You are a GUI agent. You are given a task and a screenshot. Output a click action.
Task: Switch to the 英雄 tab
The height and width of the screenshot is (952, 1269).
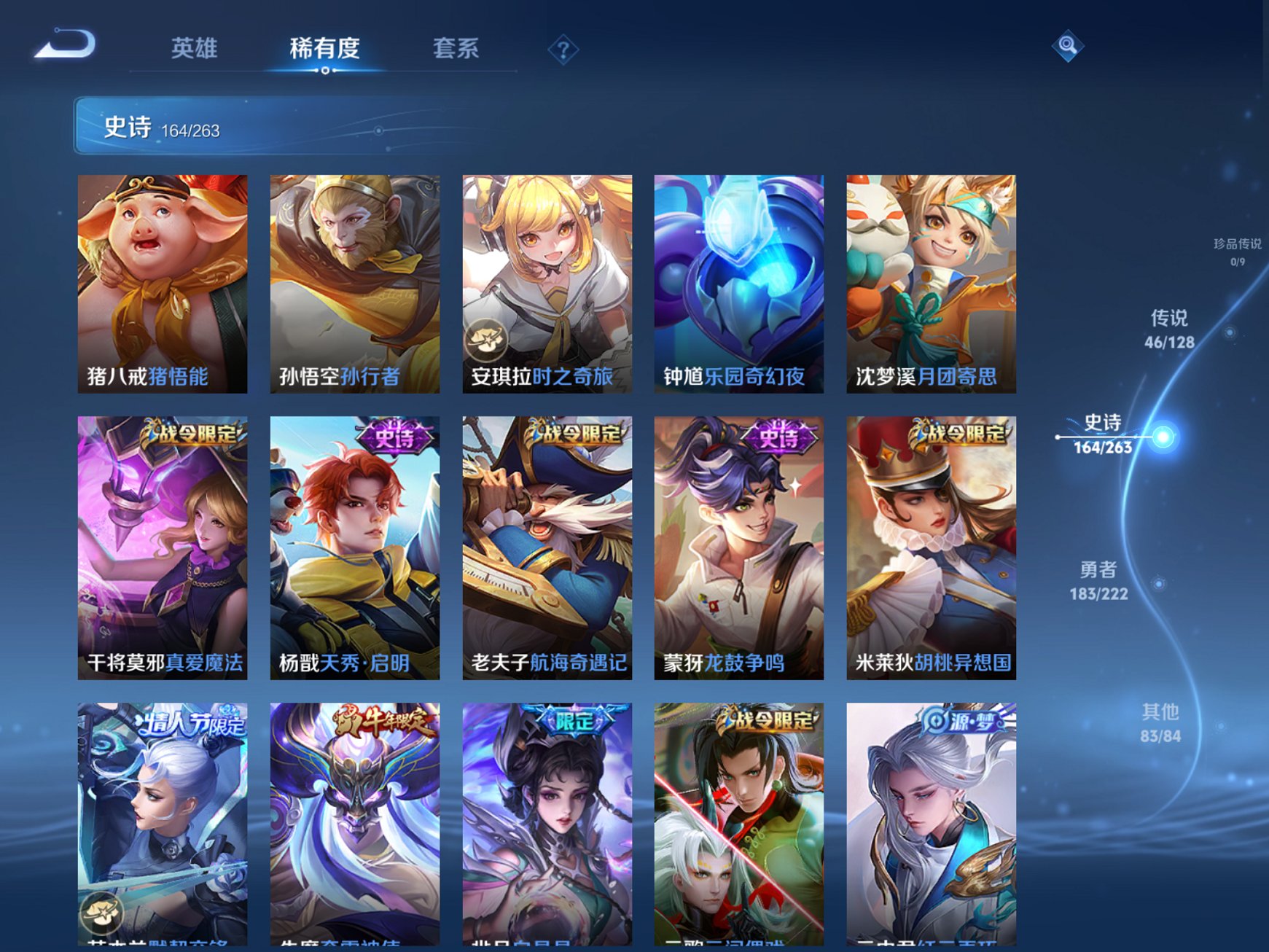(x=194, y=47)
